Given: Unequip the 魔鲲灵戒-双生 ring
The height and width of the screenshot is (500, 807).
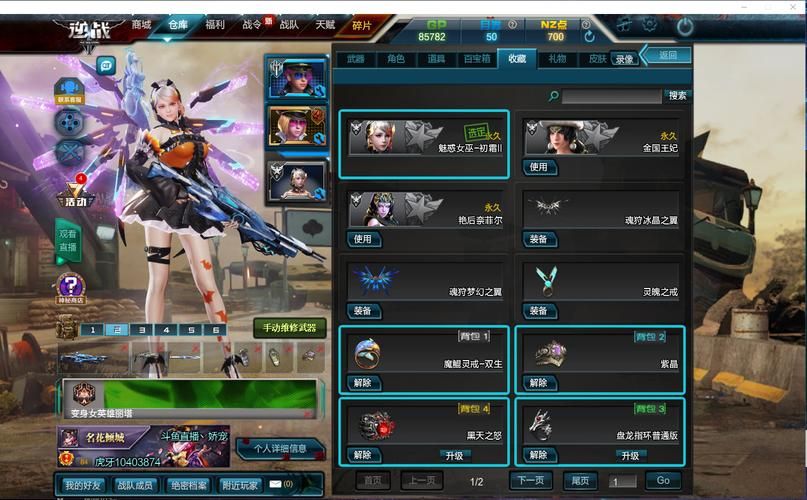Looking at the screenshot, I should pyautogui.click(x=362, y=383).
